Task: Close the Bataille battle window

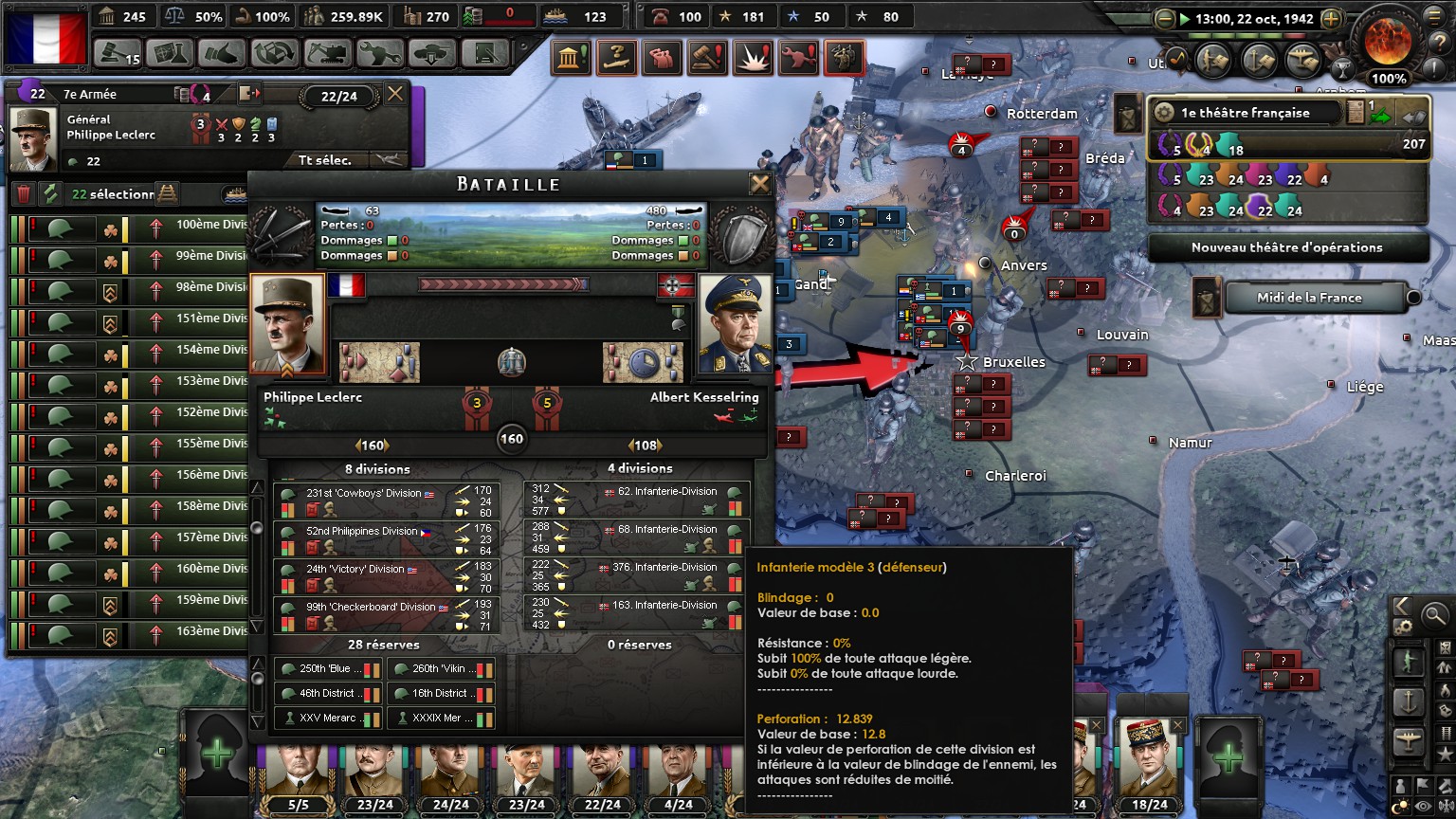Action: coord(760,184)
